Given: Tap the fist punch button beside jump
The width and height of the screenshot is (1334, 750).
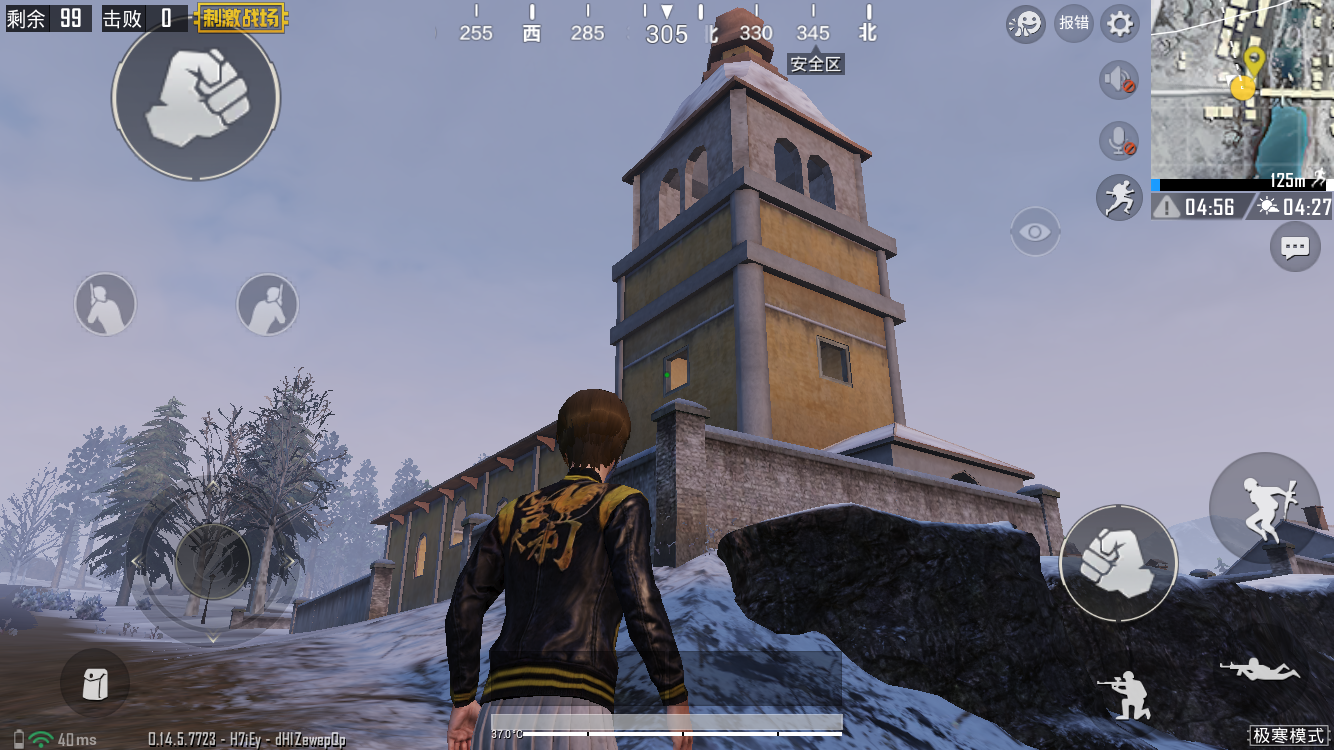Looking at the screenshot, I should coord(1118,563).
